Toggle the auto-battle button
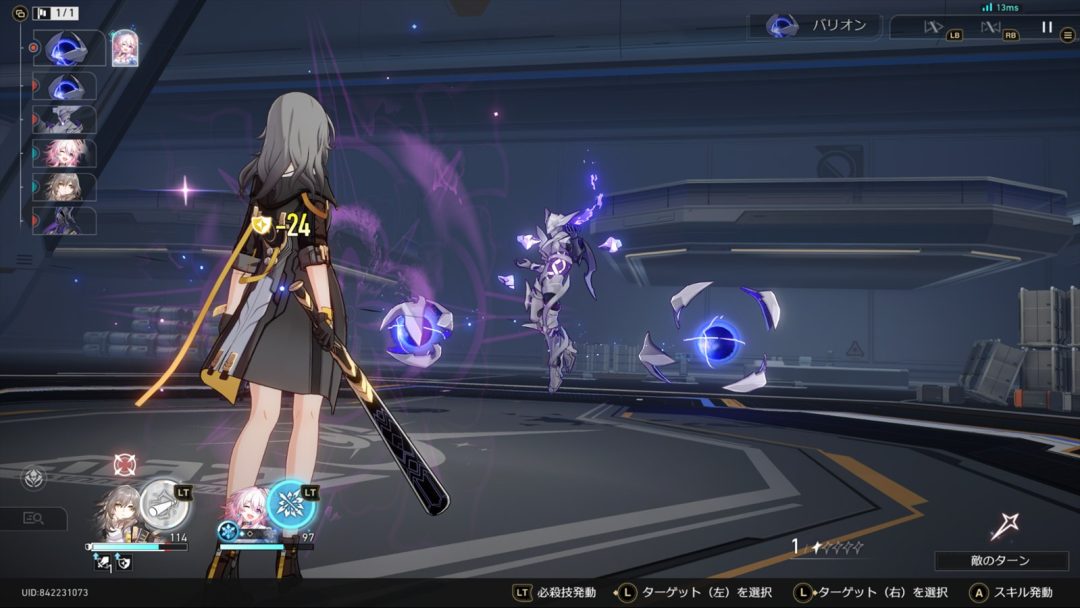Image resolution: width=1080 pixels, height=608 pixels. pyautogui.click(x=992, y=28)
